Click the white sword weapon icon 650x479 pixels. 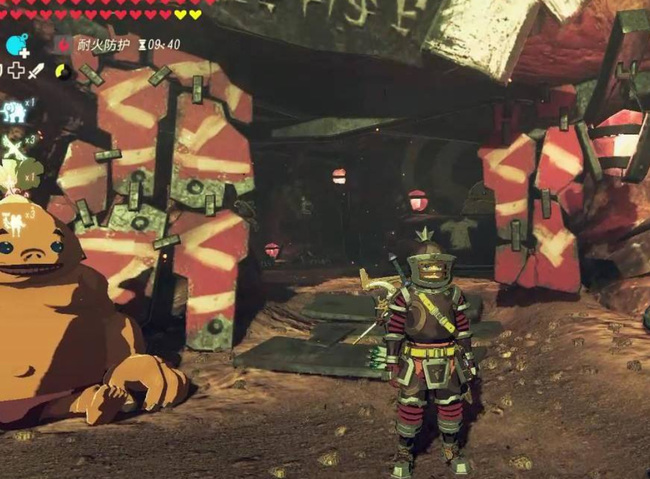point(37,71)
